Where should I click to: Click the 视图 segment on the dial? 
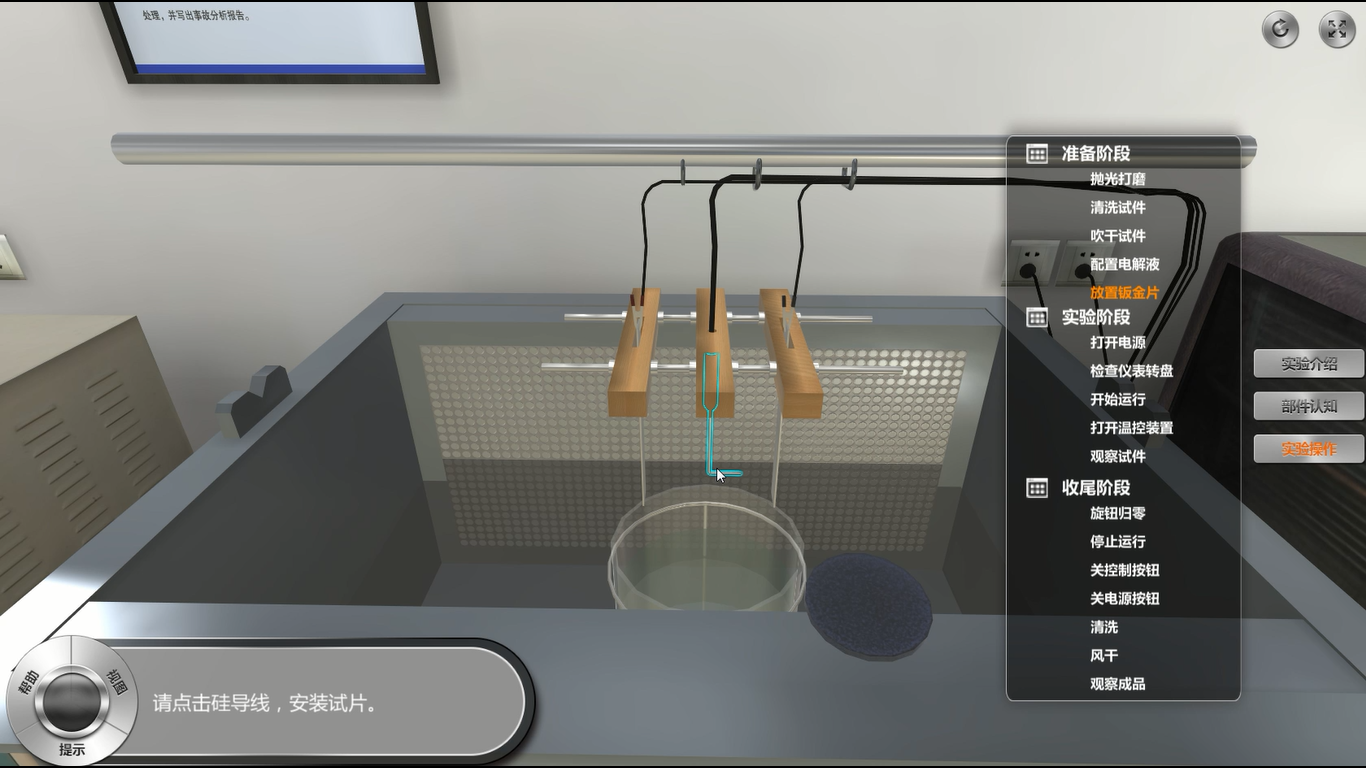117,681
